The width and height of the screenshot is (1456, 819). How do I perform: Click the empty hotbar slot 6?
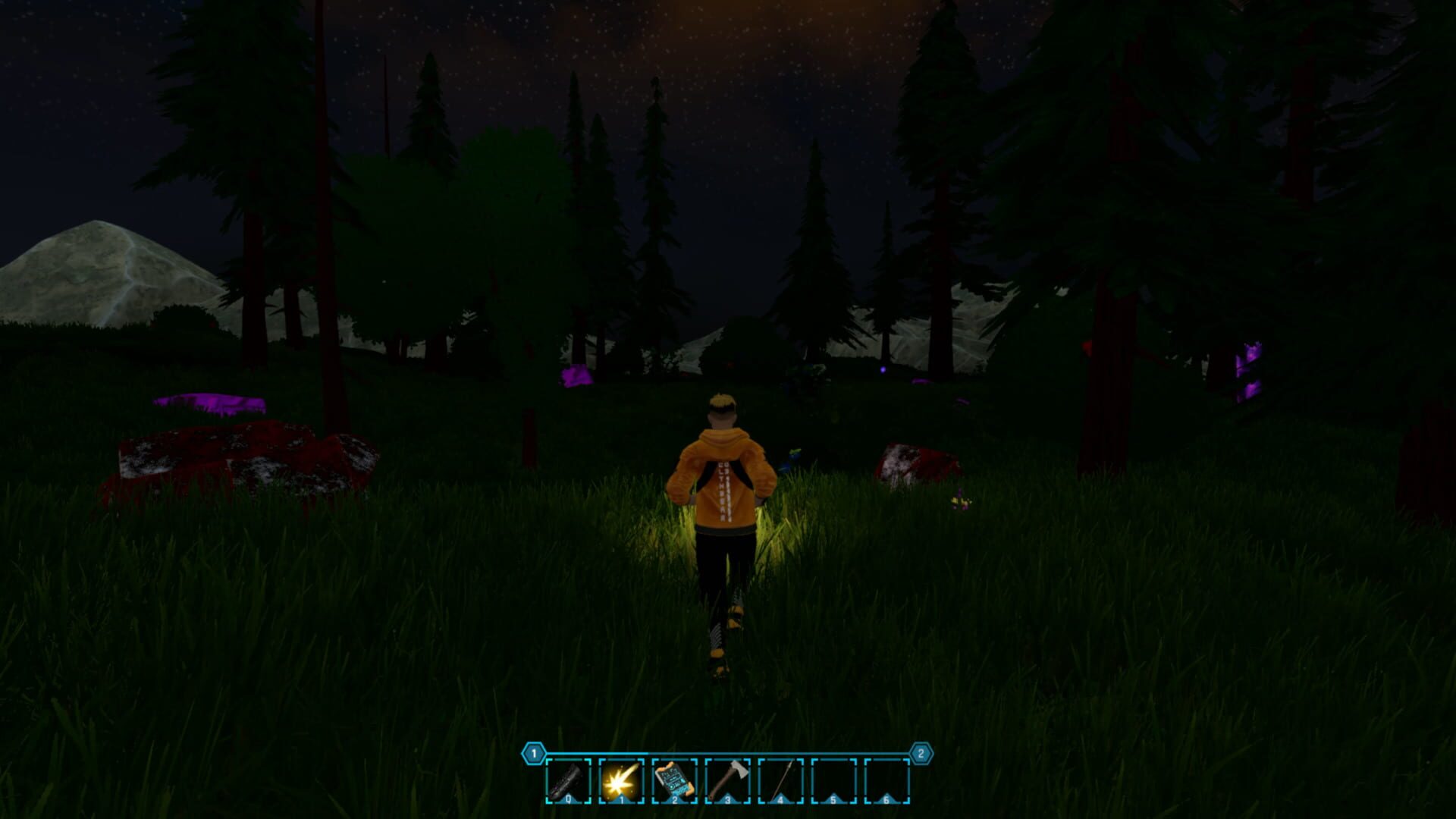[x=886, y=780]
